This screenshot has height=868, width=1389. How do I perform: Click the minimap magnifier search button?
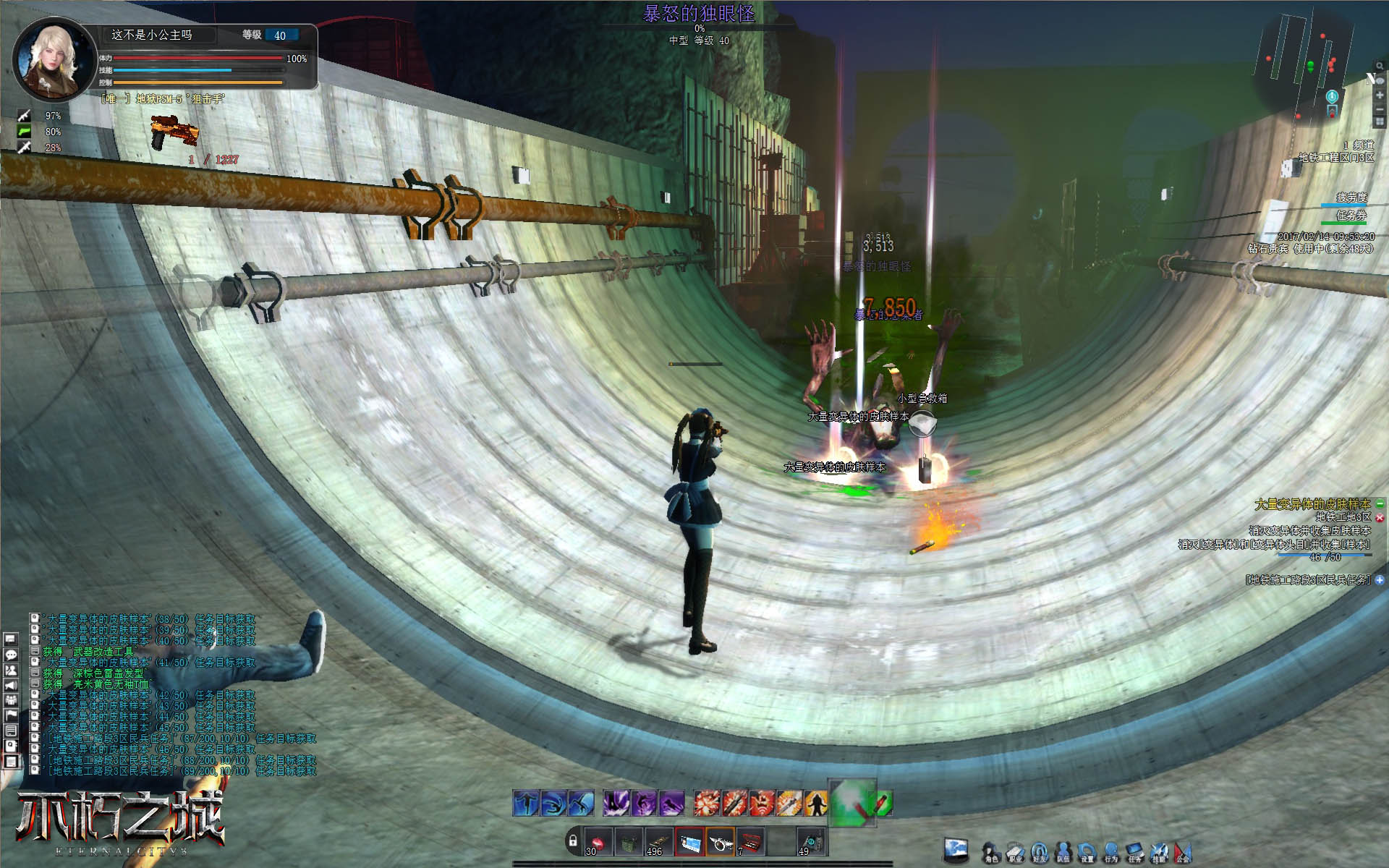(1380, 67)
